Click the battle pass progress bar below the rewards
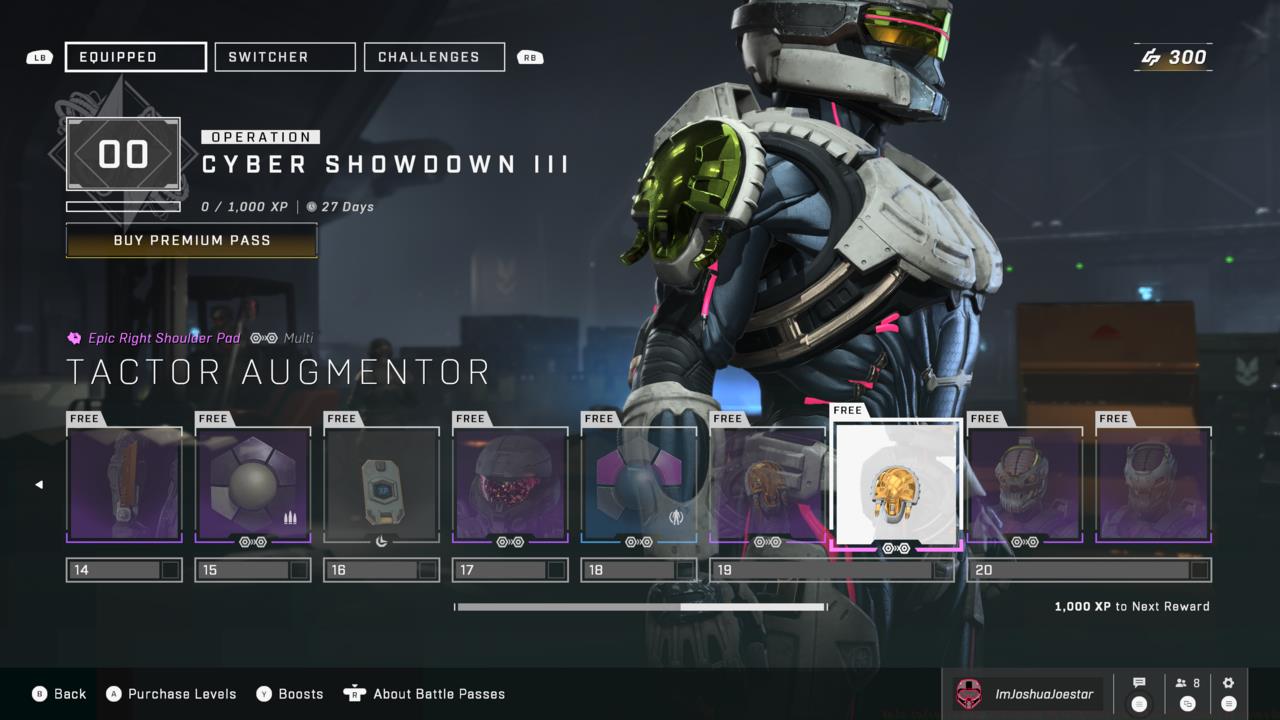The image size is (1280, 720). point(640,606)
